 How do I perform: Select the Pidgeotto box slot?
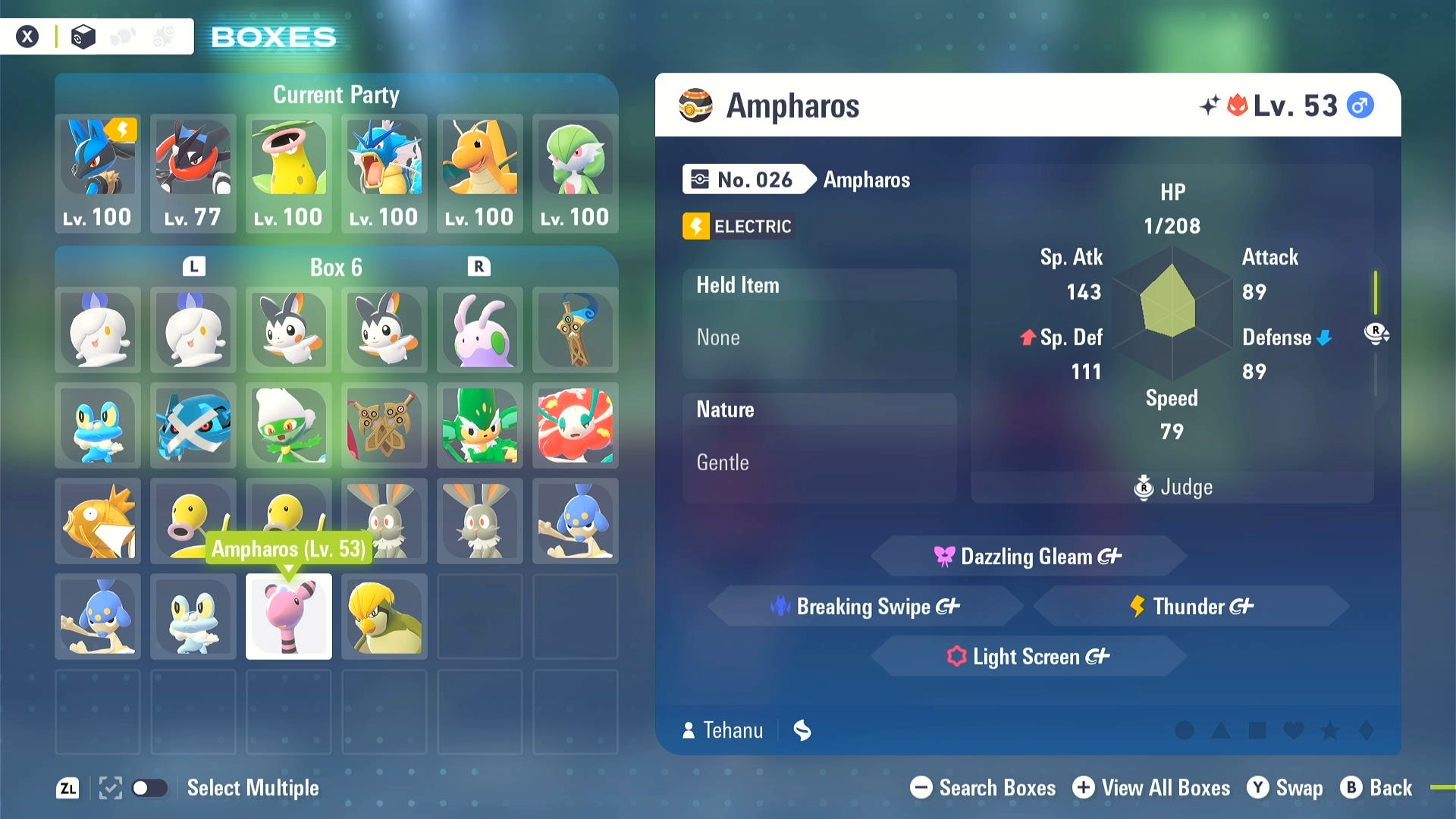384,617
